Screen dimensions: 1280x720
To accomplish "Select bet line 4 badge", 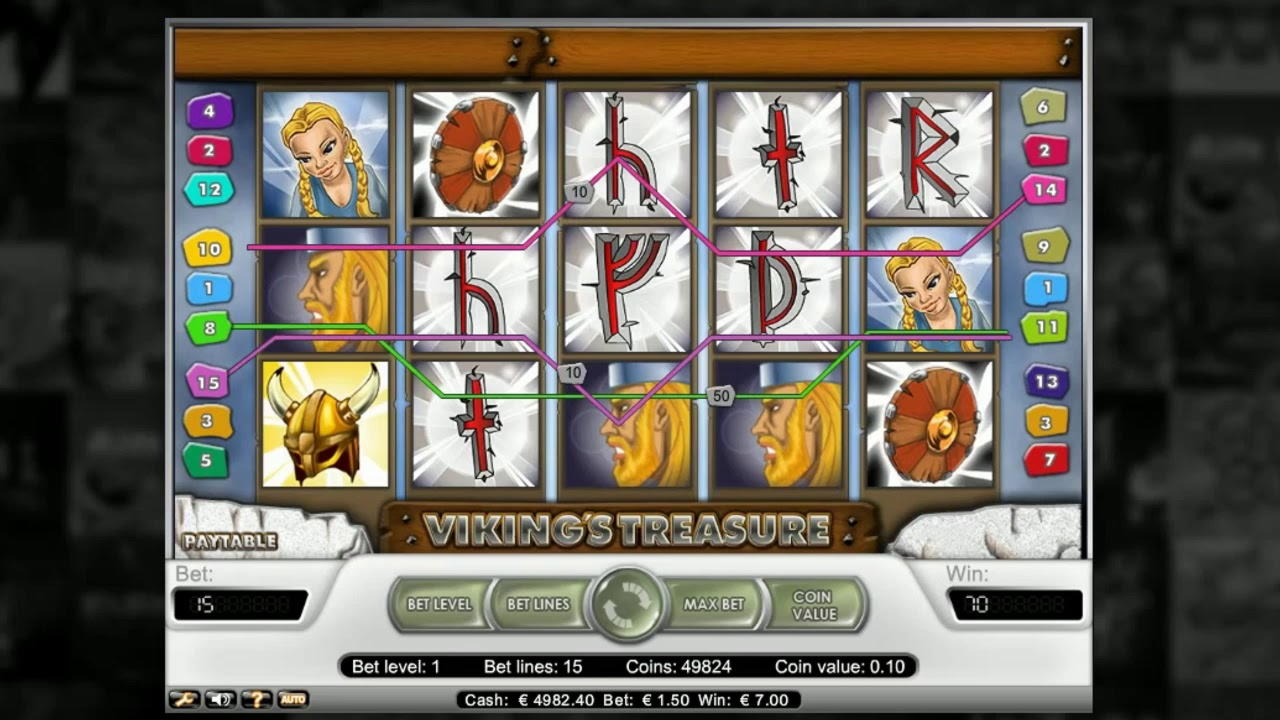I will pos(209,111).
